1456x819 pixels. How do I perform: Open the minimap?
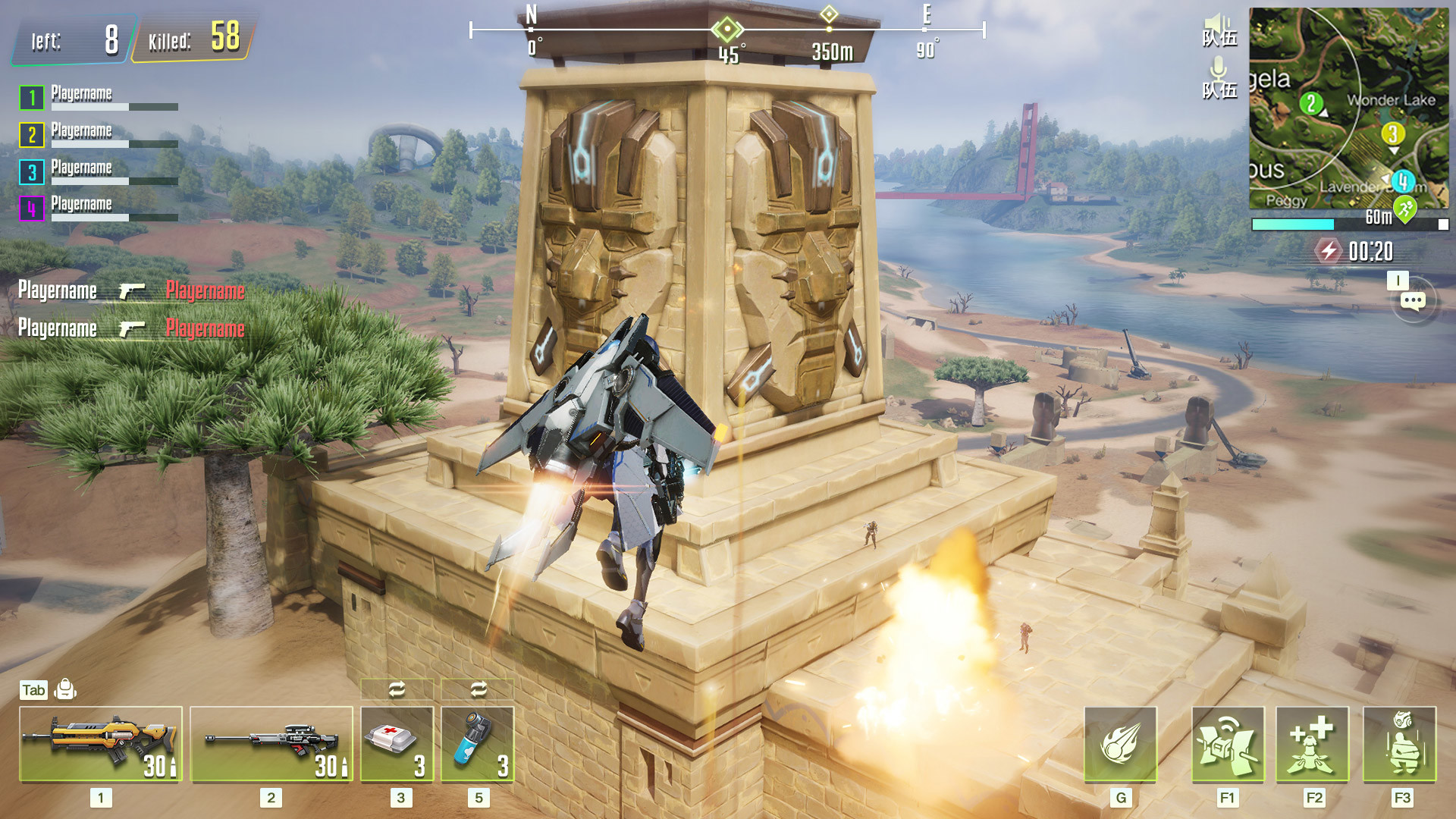[1348, 108]
